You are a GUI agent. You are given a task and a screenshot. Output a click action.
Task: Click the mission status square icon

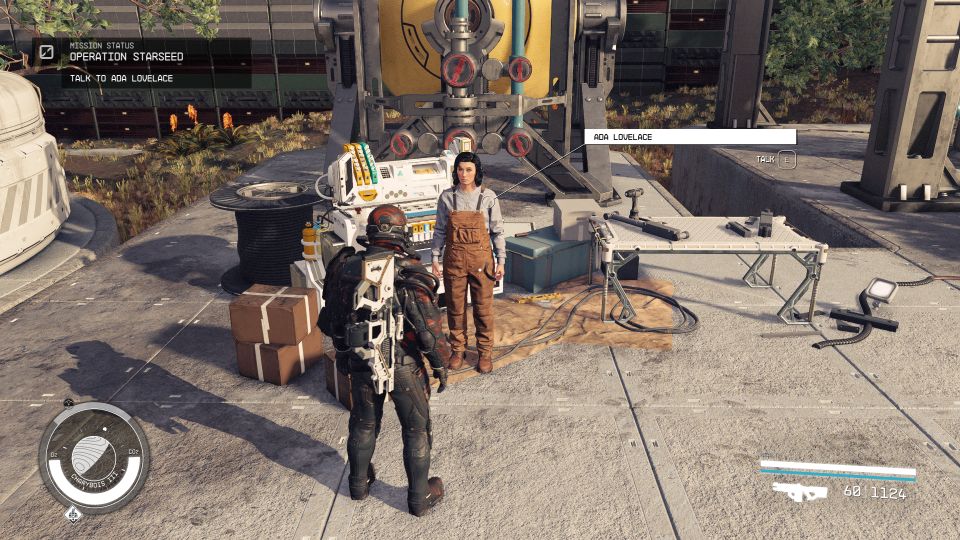coord(47,51)
